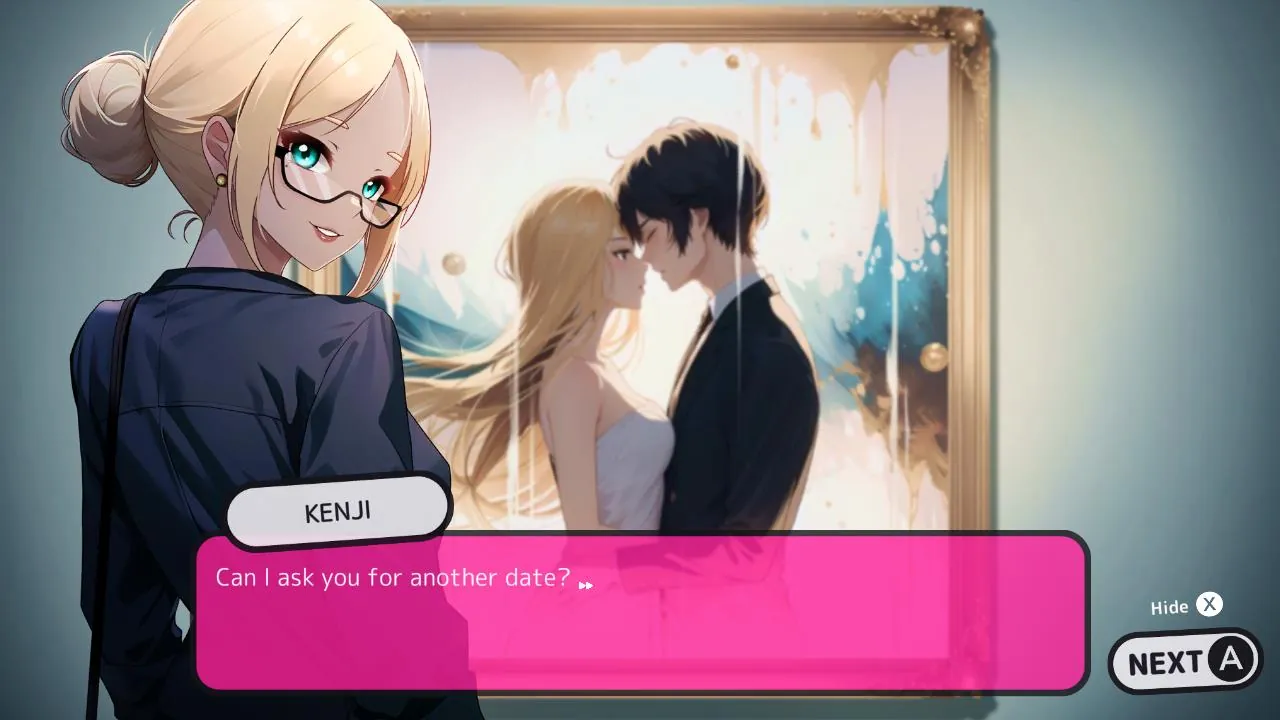1280x720 pixels.
Task: Click the NEXT button to advance dialogue
Action: (x=1184, y=660)
